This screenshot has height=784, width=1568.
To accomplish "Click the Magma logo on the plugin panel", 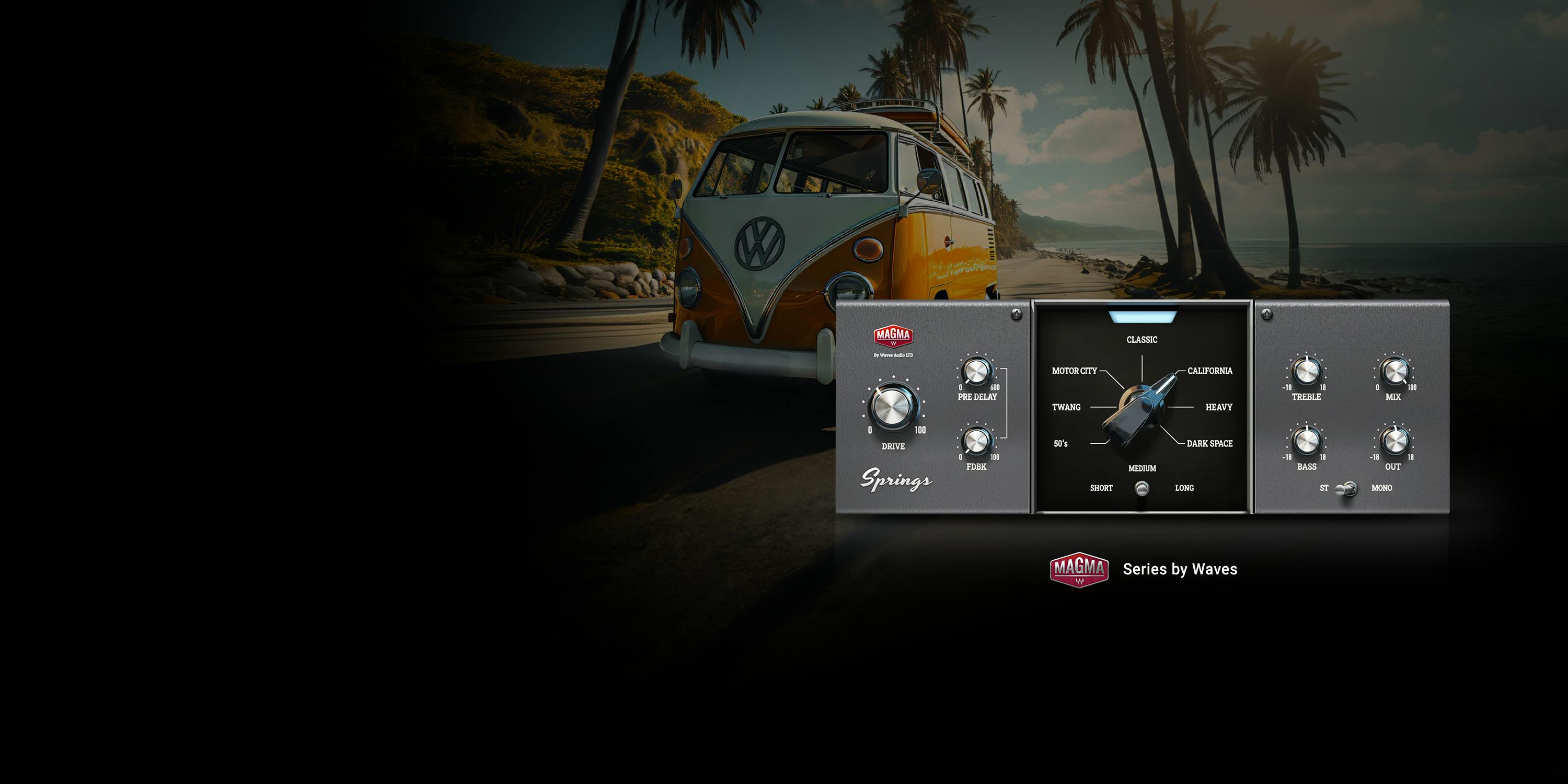I will tap(893, 336).
